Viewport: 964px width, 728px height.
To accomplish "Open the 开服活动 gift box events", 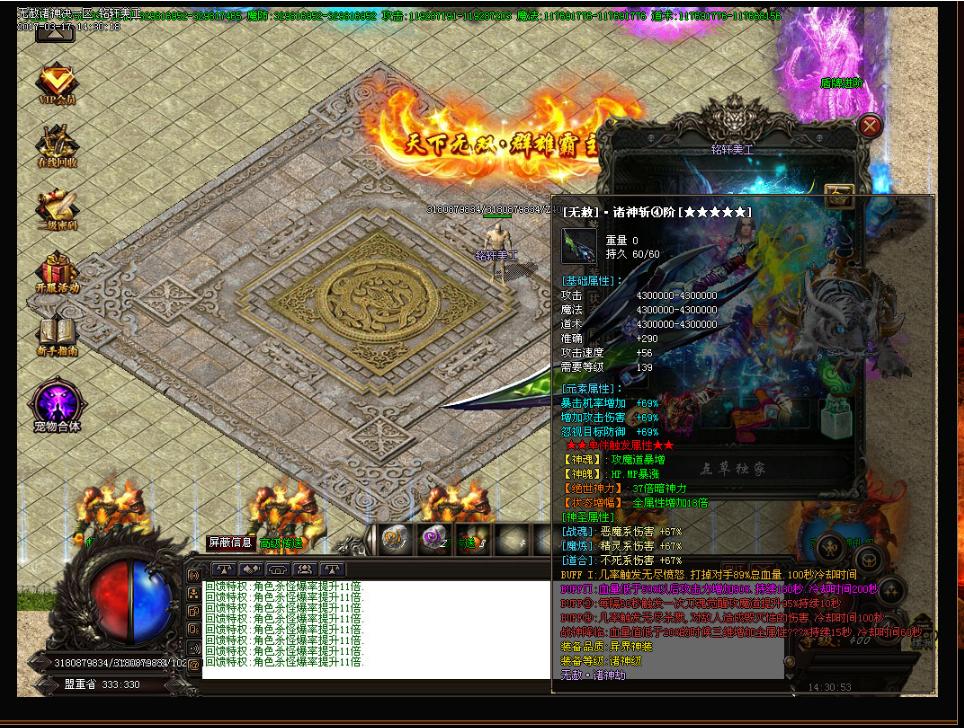I will click(x=57, y=272).
